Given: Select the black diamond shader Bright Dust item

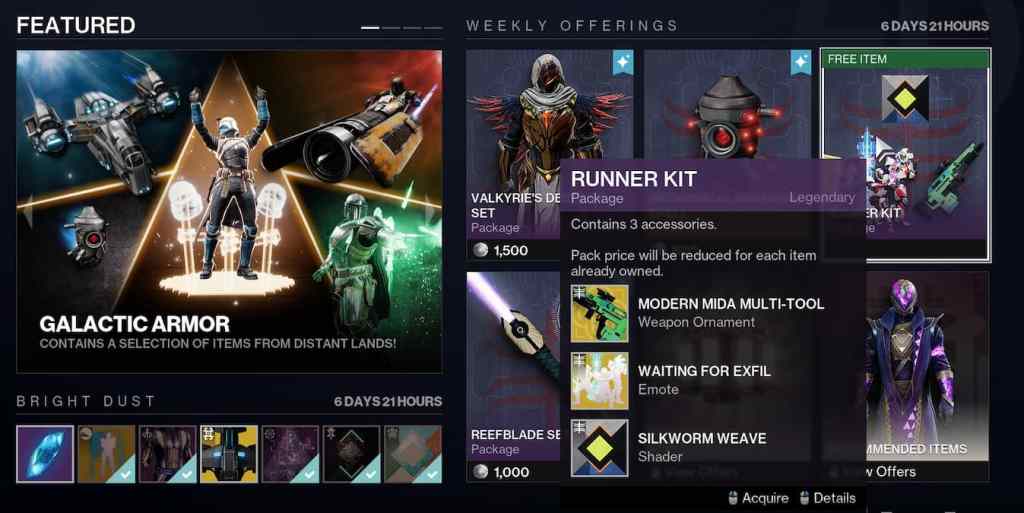Looking at the screenshot, I should coord(351,454).
